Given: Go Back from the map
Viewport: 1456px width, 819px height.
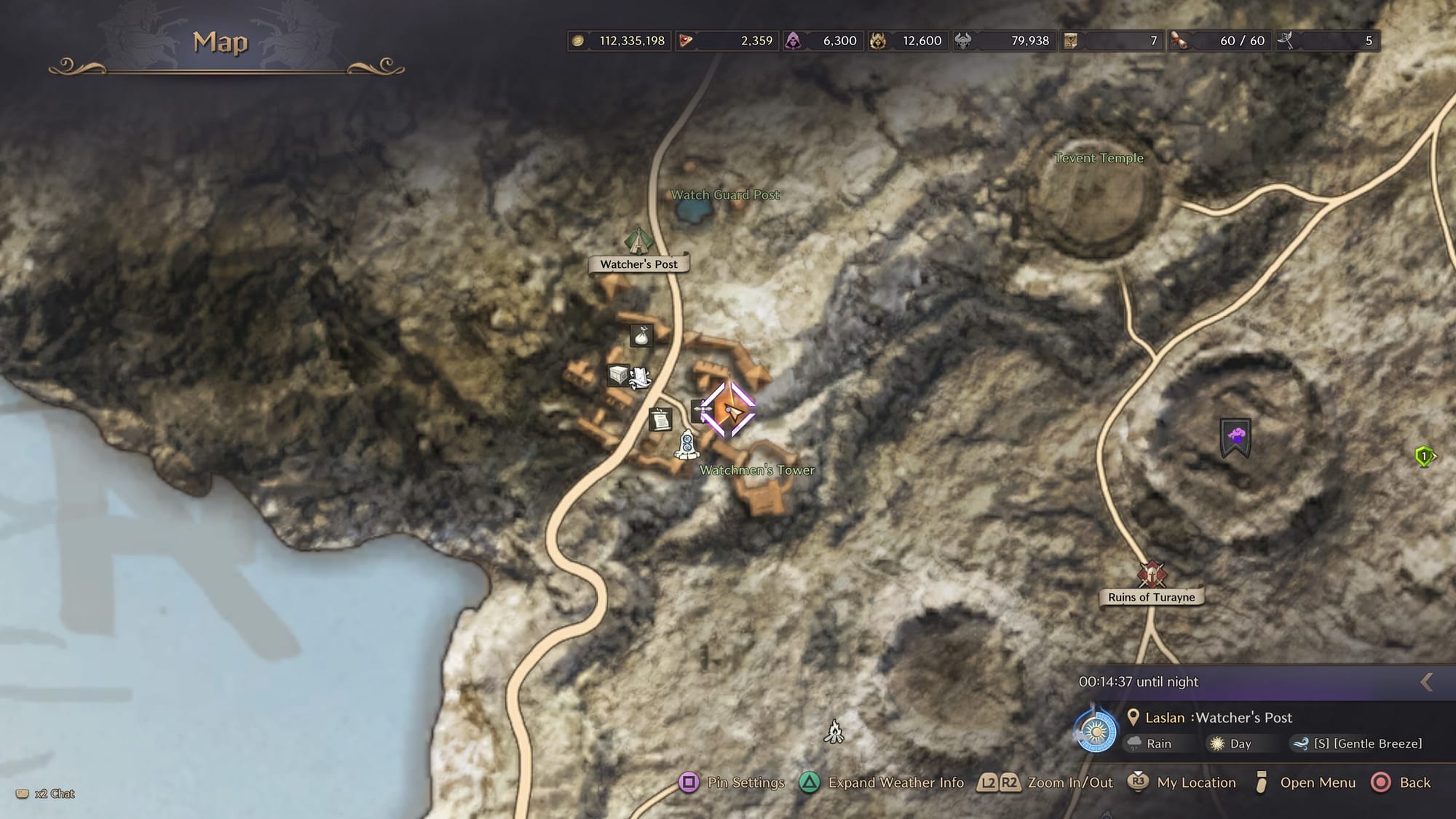Looking at the screenshot, I should [1401, 783].
